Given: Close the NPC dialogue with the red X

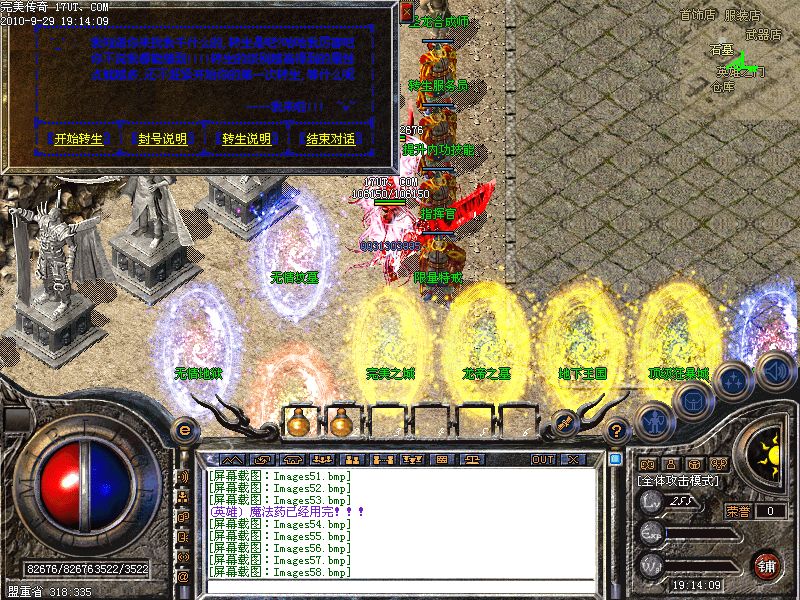Looking at the screenshot, I should click(406, 12).
